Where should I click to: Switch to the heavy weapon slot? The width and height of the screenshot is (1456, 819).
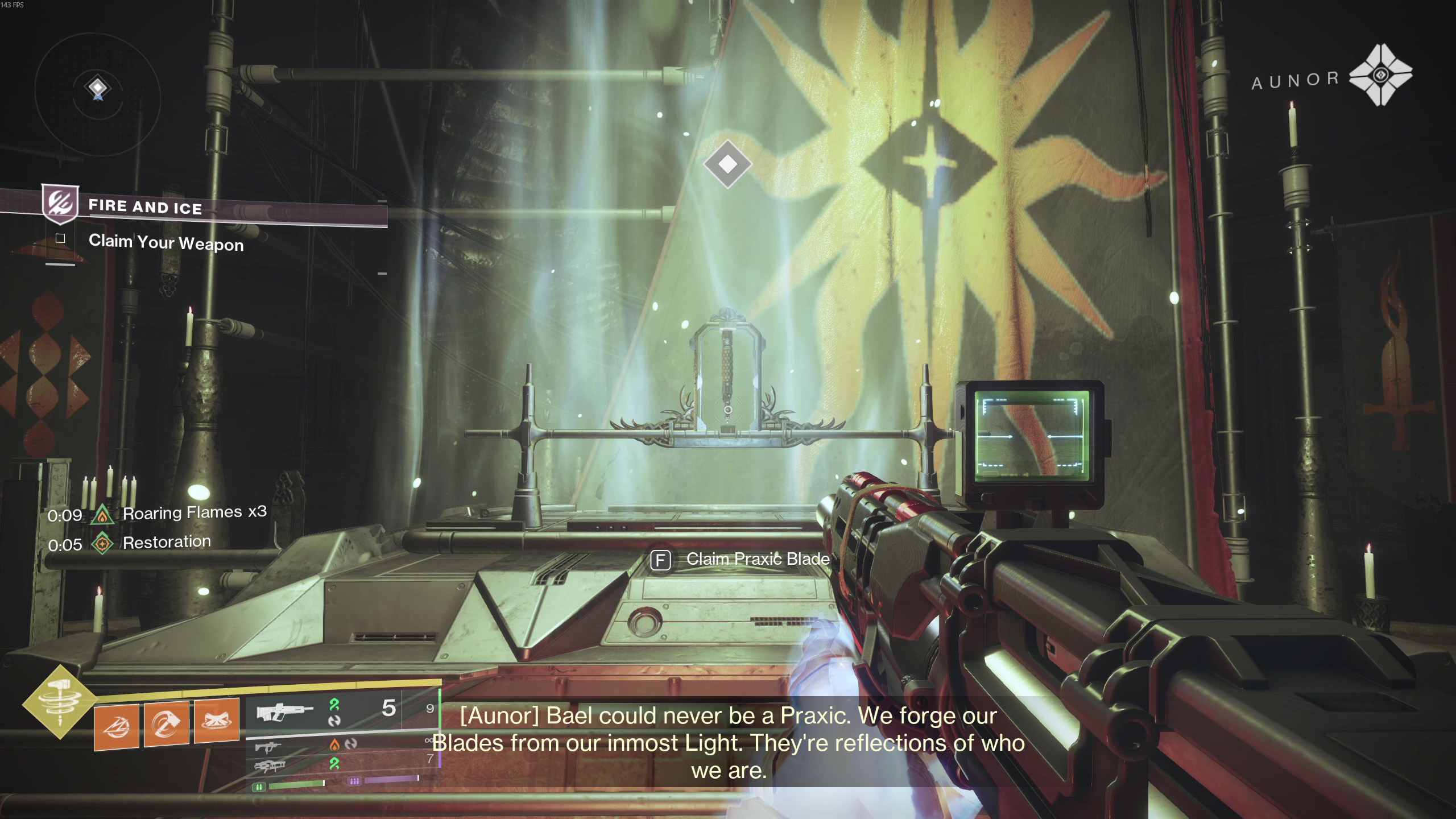click(268, 766)
